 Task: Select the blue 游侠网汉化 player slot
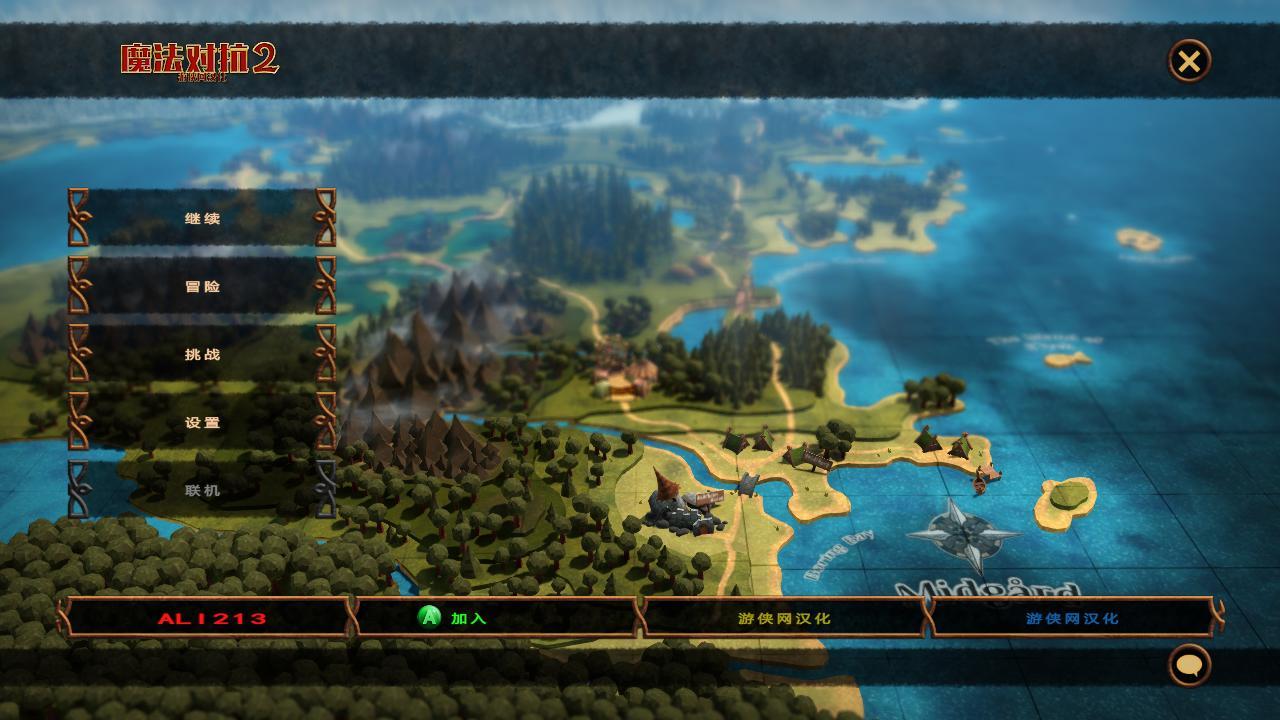[x=1072, y=618]
